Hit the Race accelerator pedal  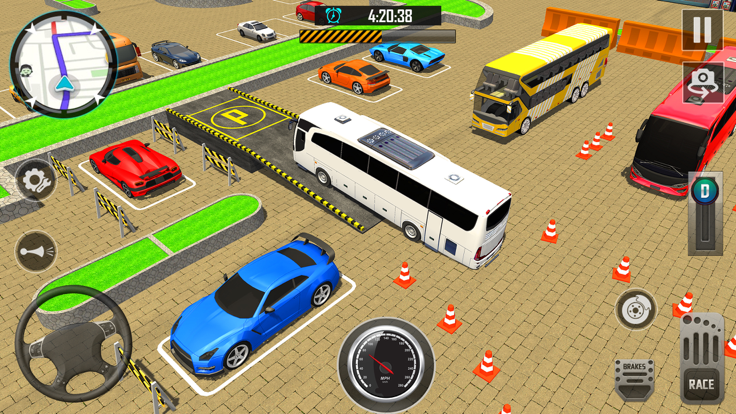point(701,360)
